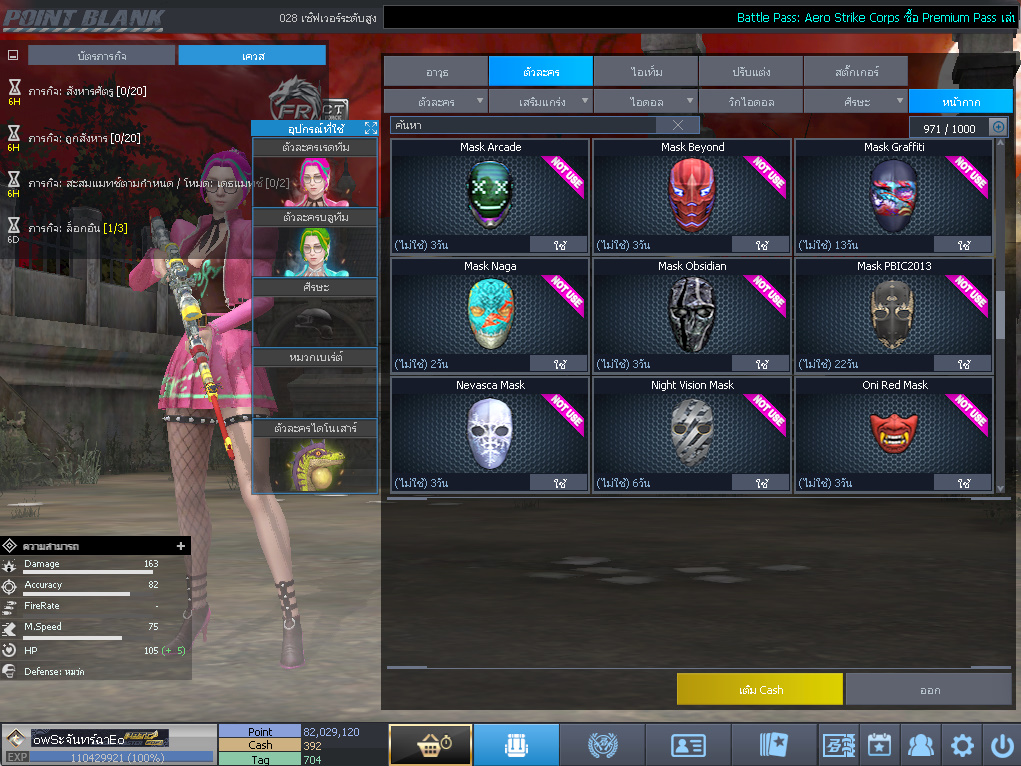Expand the ศีรษะ (head) sub-category dropdown

[855, 102]
